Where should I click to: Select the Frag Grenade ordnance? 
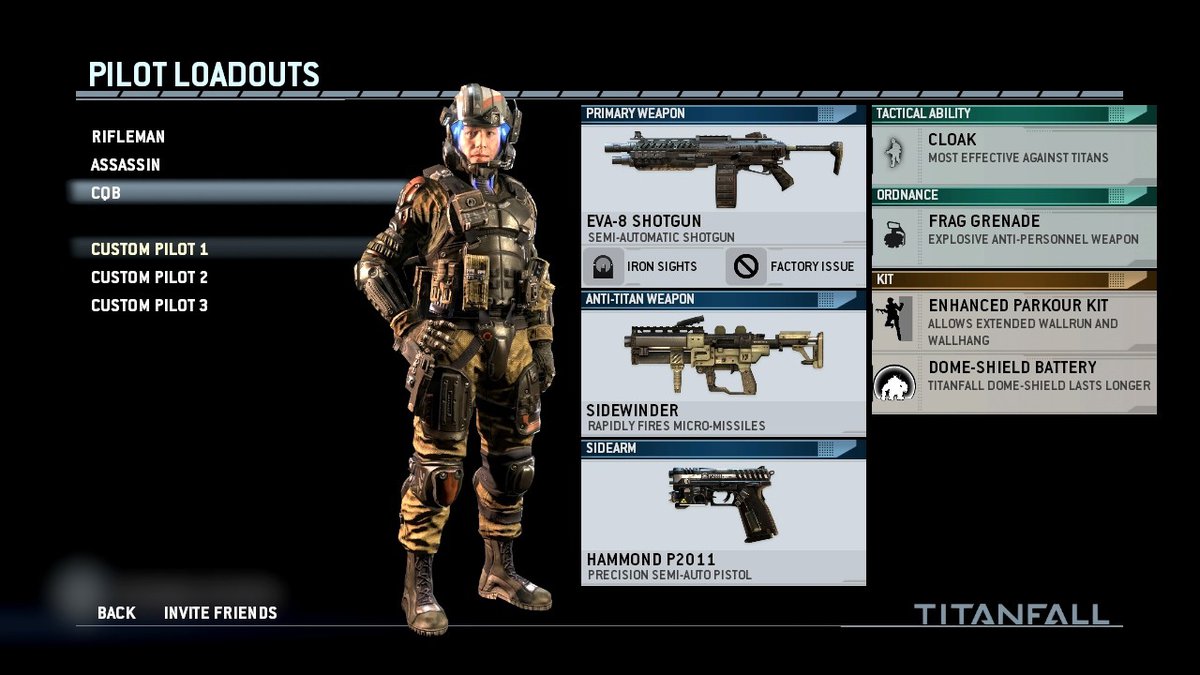(x=1014, y=230)
